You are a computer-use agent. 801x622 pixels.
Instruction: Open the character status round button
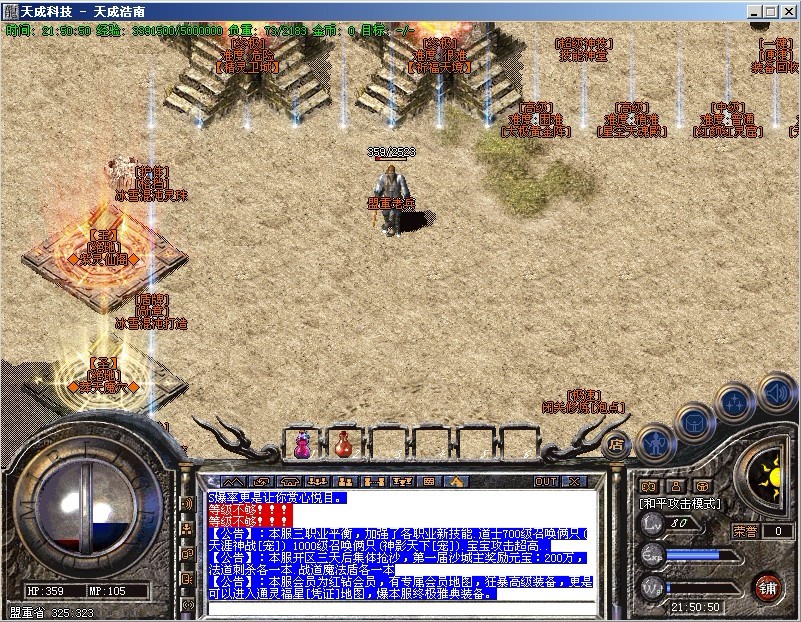[x=655, y=441]
